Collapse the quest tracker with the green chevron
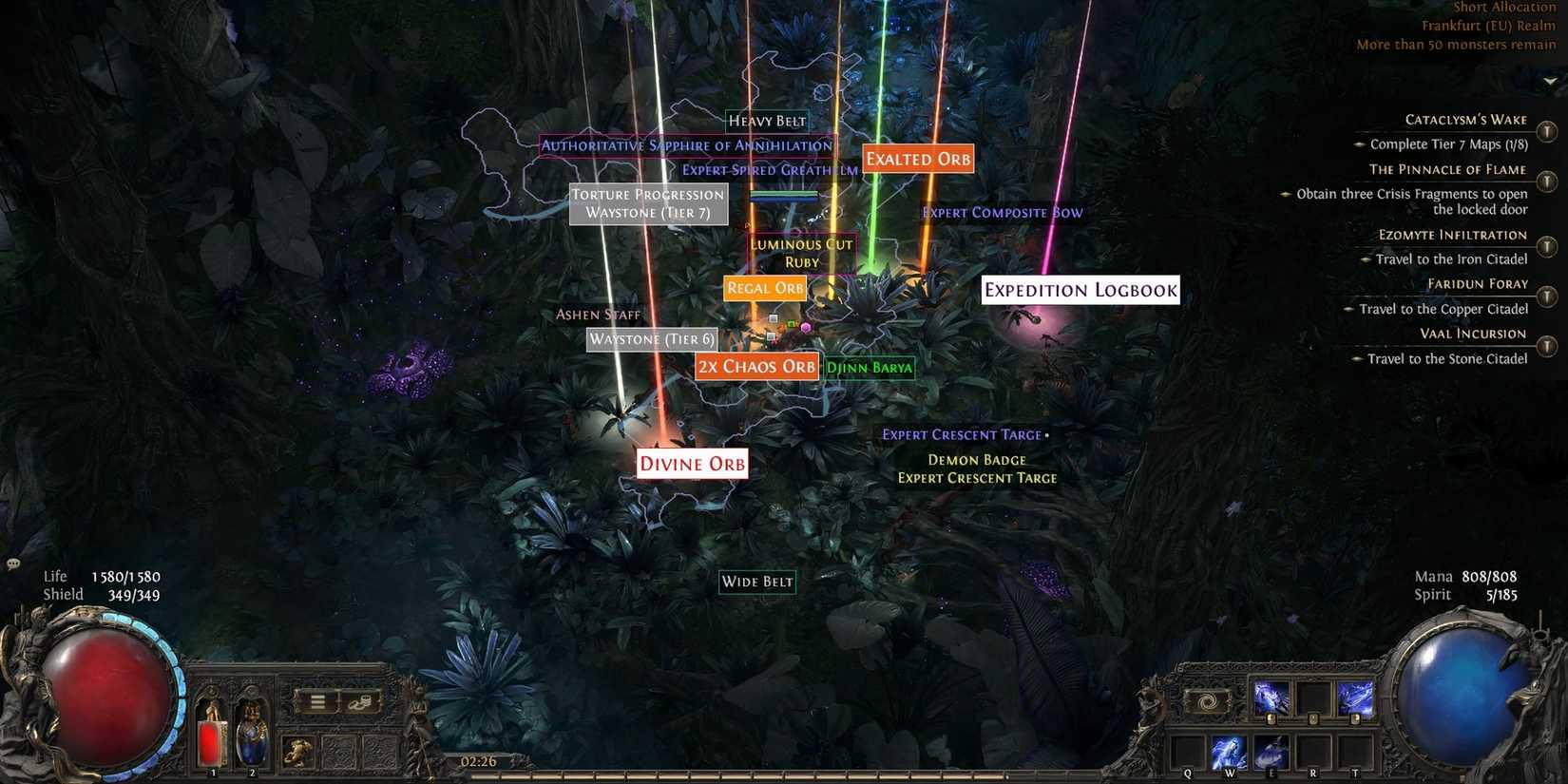This screenshot has height=784, width=1568. point(1549,80)
